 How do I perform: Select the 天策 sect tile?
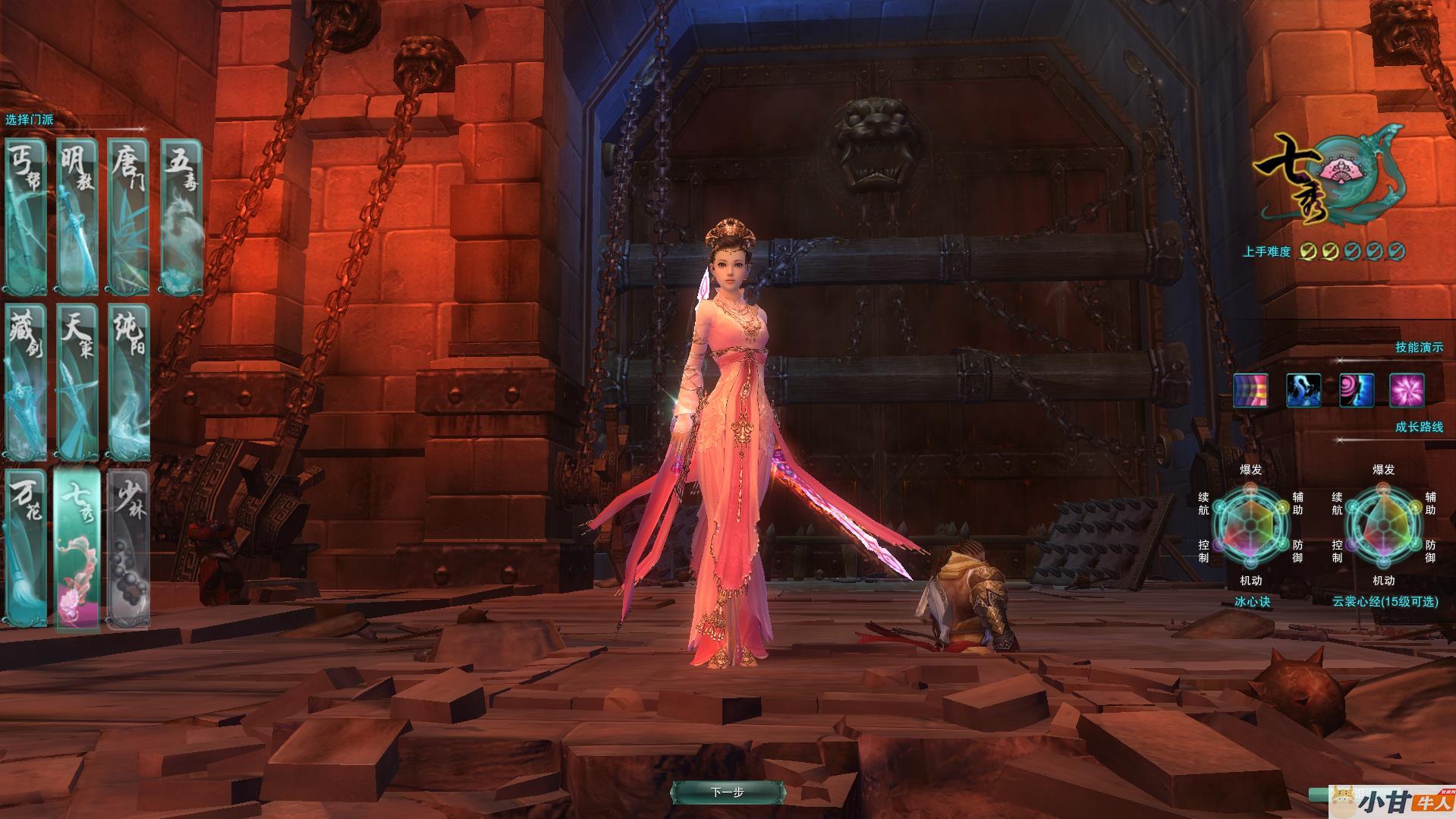(77, 382)
